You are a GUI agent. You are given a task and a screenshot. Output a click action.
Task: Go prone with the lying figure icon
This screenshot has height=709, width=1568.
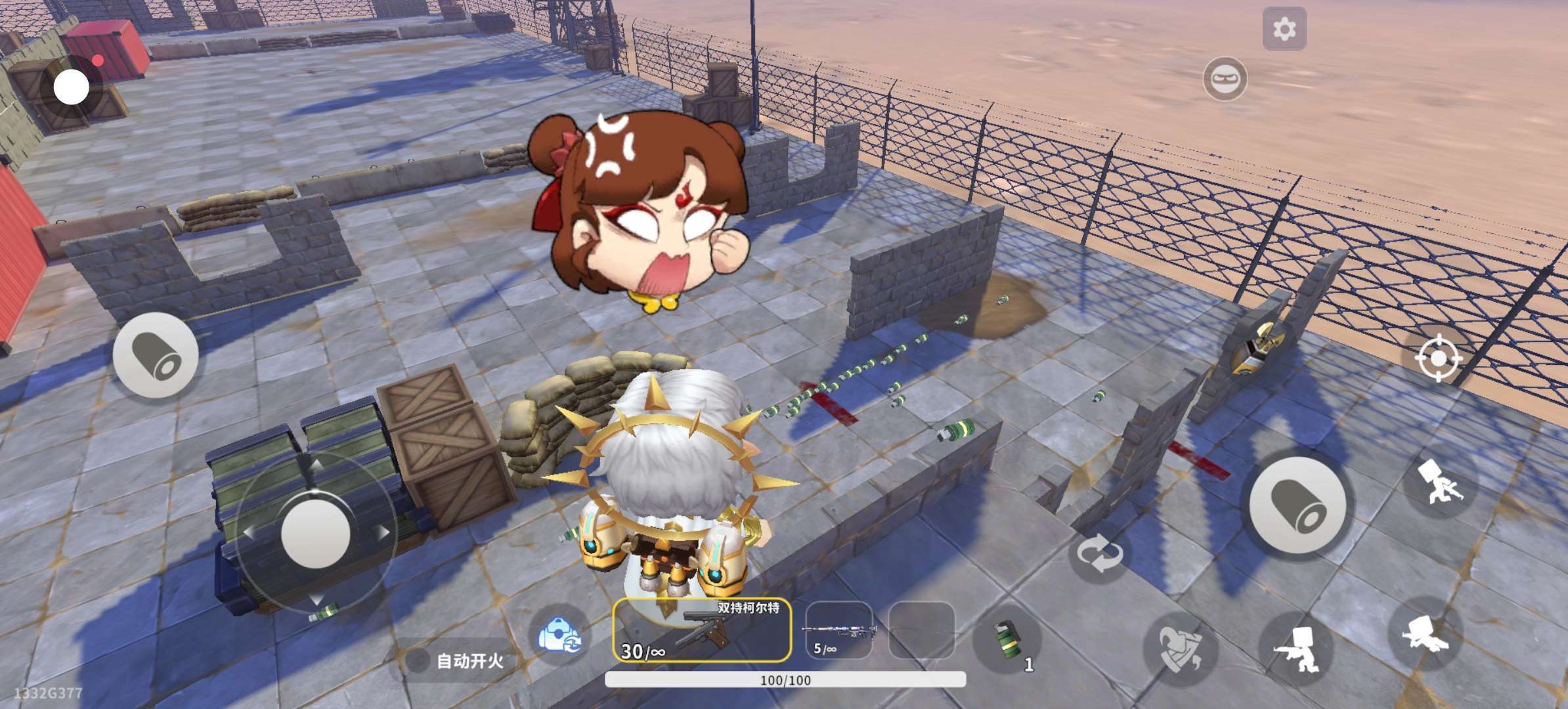pos(1424,634)
